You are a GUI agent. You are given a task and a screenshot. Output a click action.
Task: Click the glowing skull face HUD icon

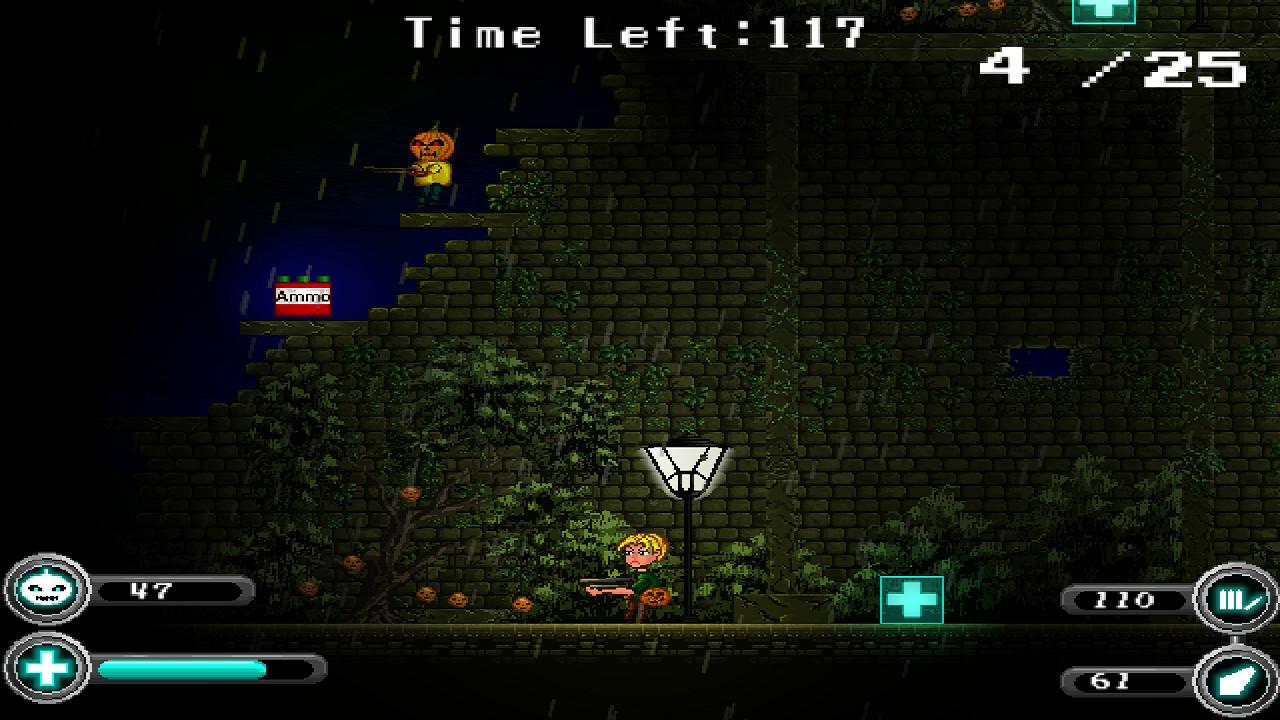point(45,590)
